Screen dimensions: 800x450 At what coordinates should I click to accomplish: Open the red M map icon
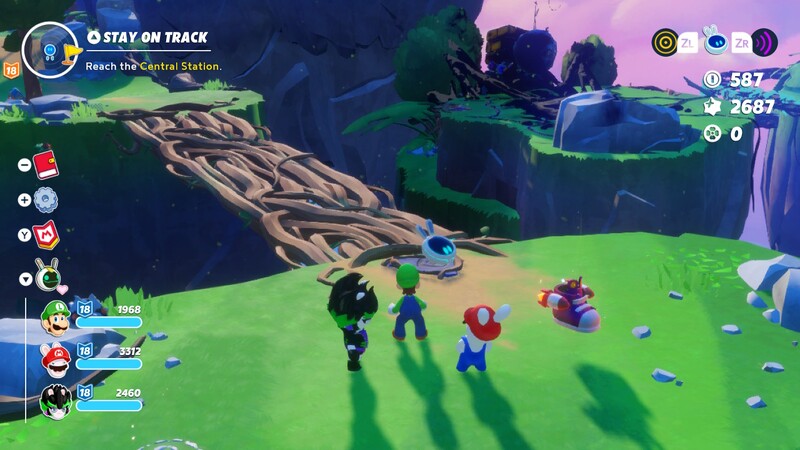click(46, 235)
